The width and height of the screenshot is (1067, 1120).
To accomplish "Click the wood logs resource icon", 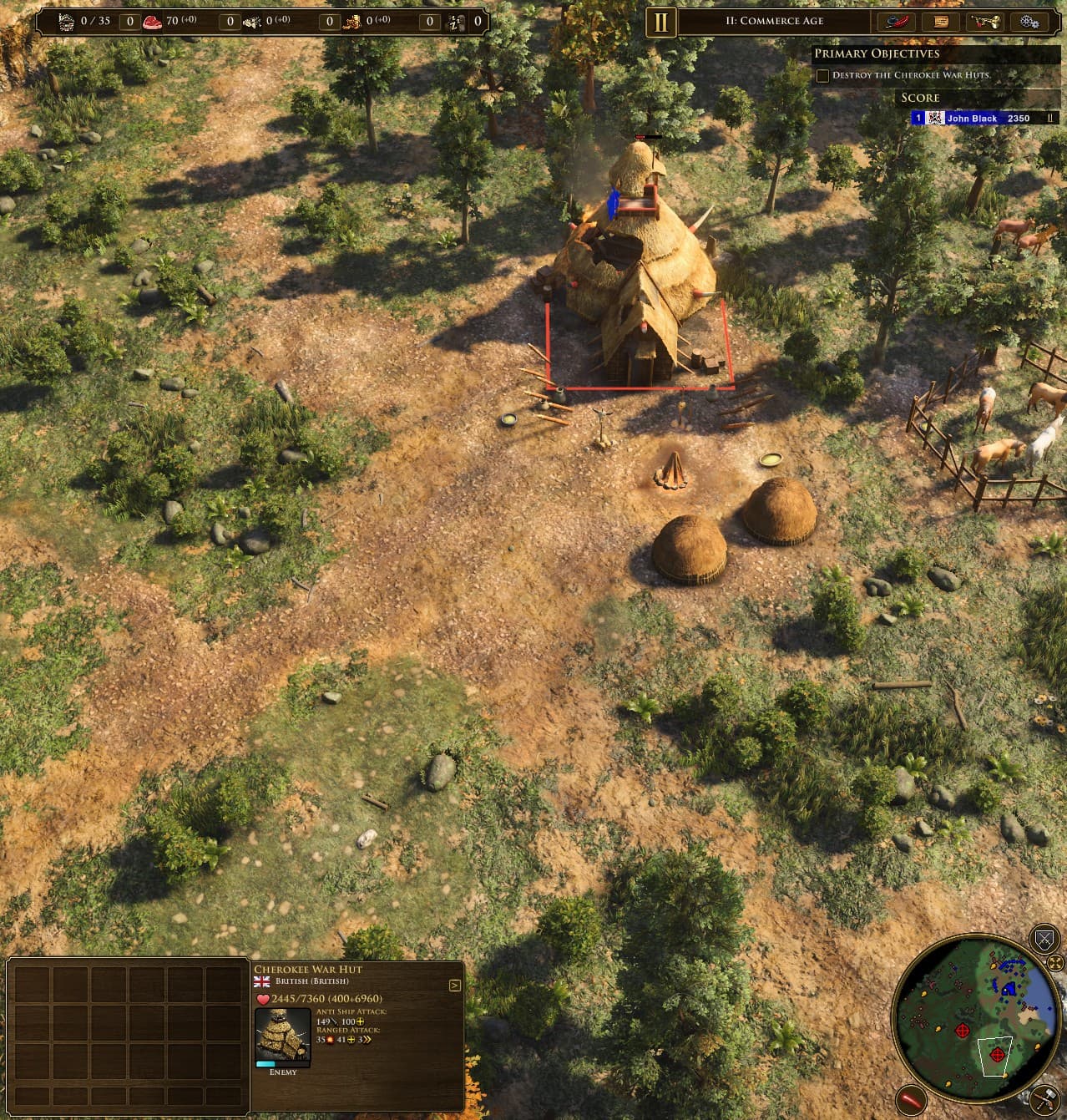I will coord(252,22).
